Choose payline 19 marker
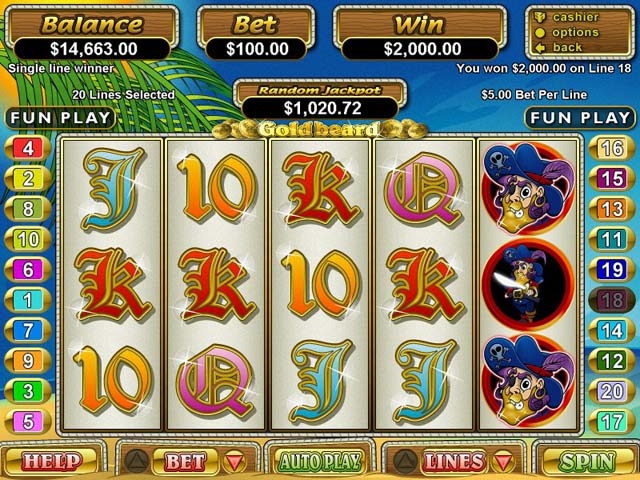This screenshot has width=640, height=480. pos(611,269)
